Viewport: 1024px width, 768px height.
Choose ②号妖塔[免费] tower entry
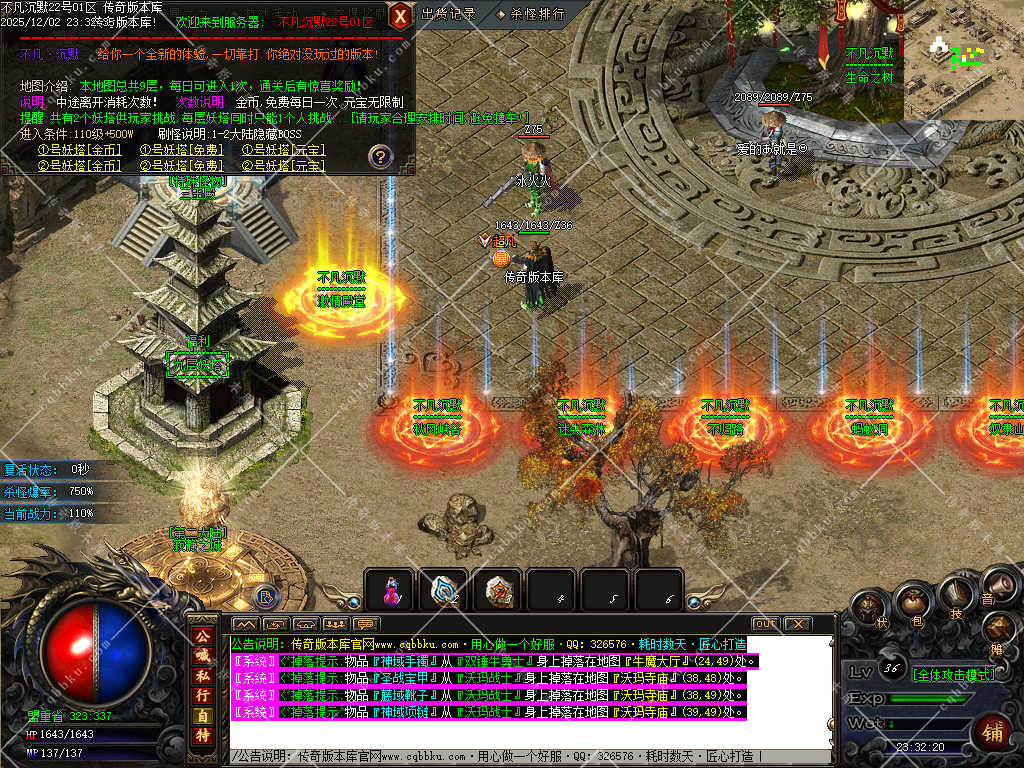181,165
